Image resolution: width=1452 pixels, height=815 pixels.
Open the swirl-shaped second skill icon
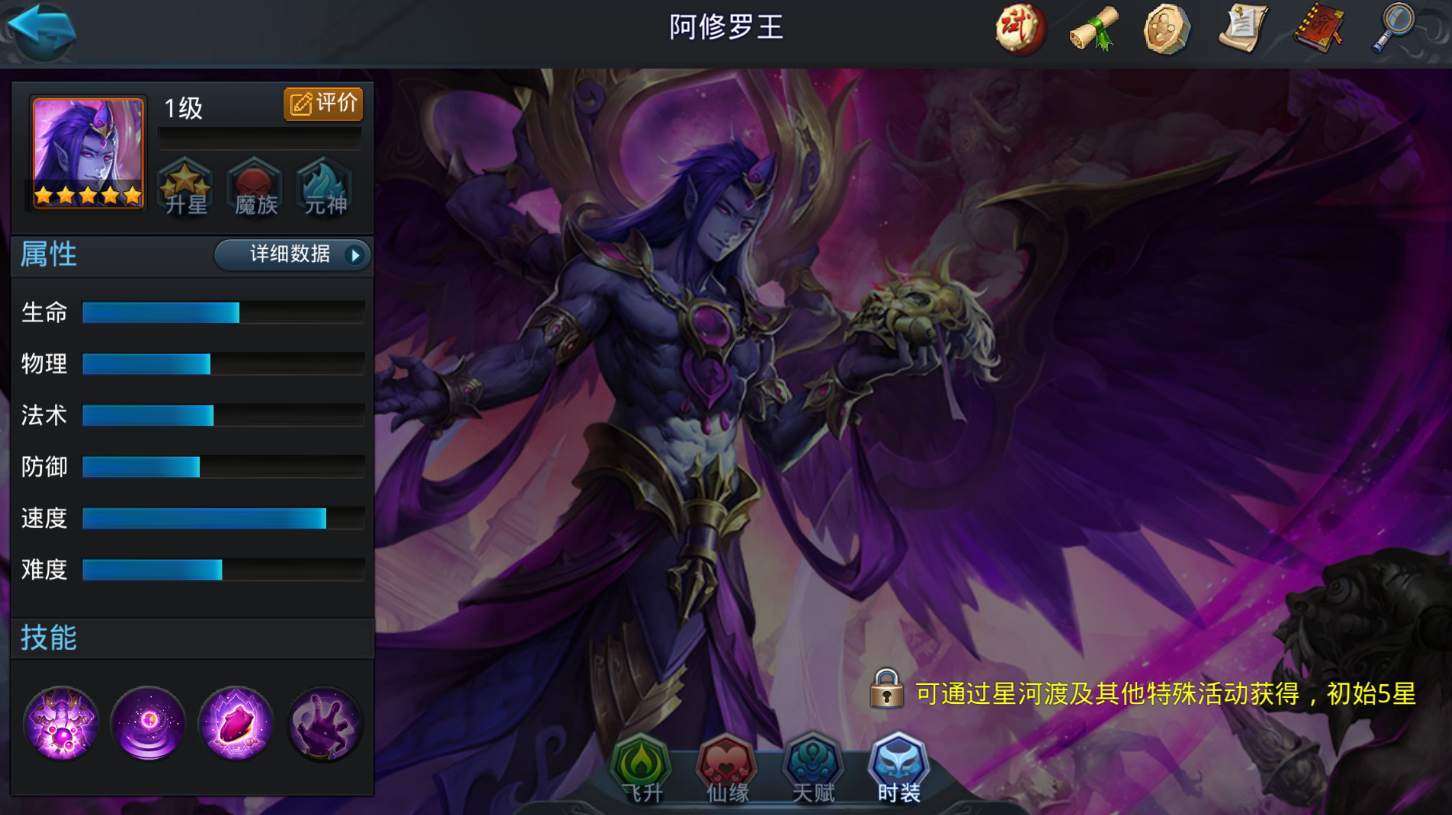[x=148, y=723]
